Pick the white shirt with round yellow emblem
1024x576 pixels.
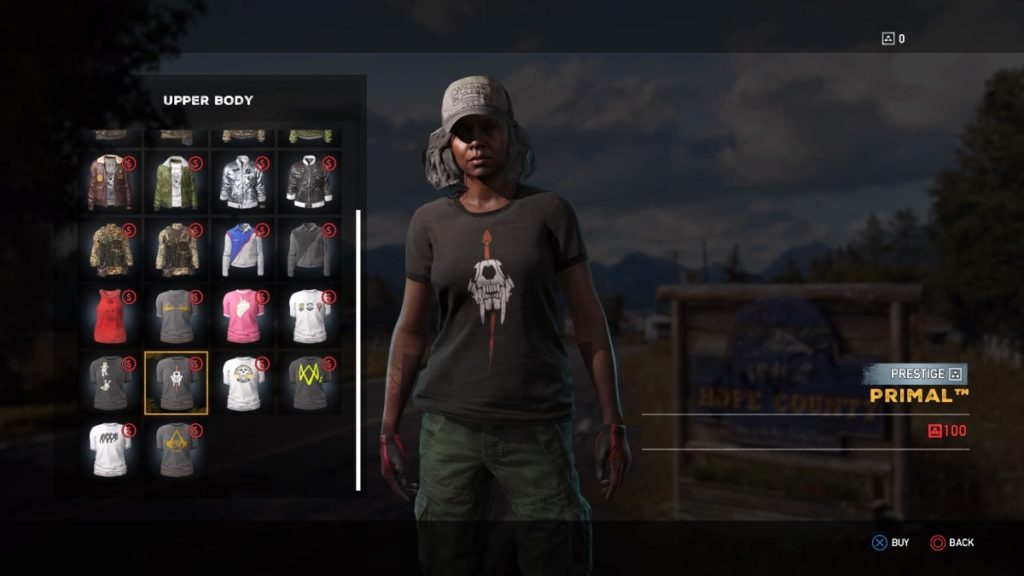point(243,382)
